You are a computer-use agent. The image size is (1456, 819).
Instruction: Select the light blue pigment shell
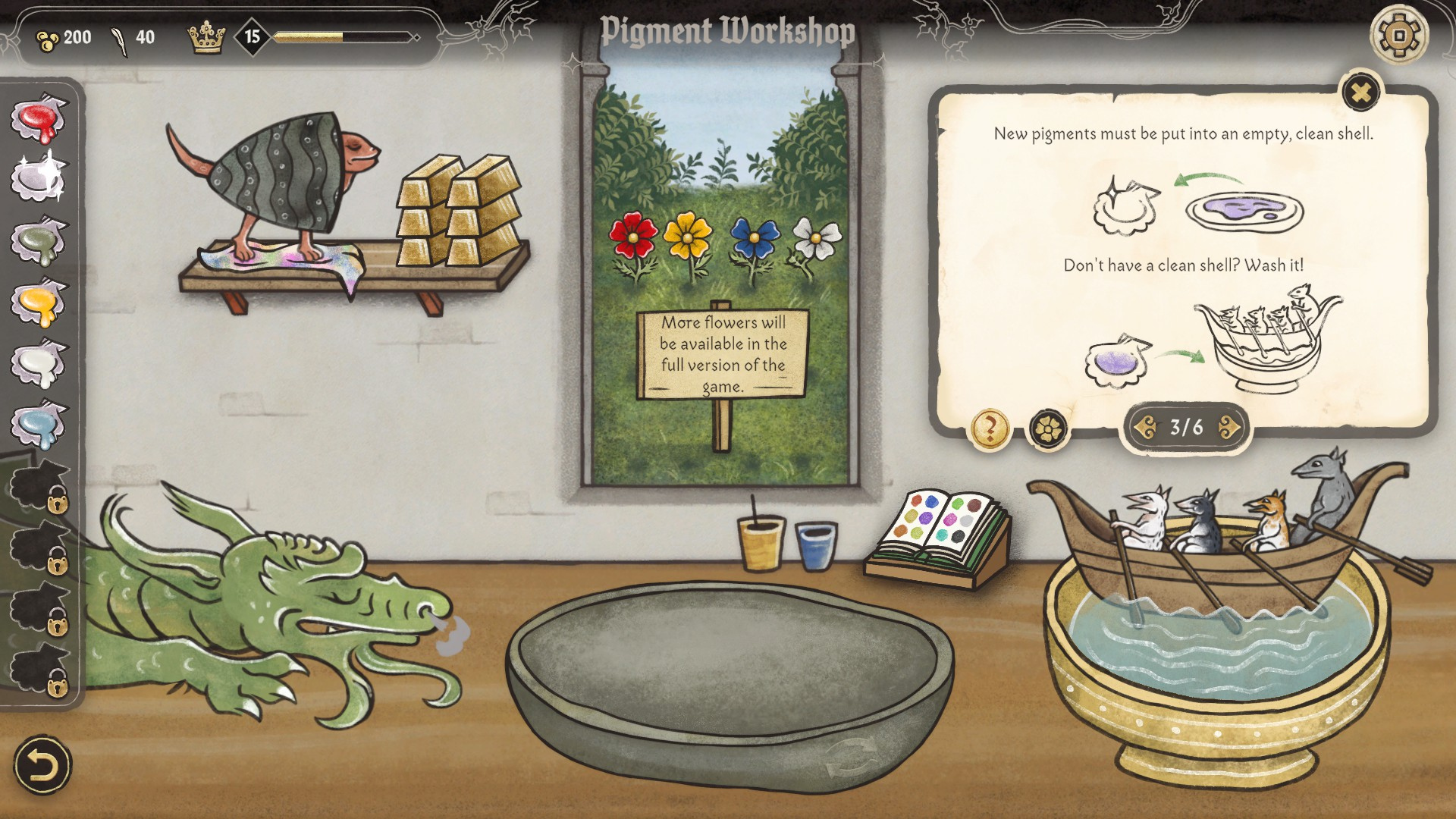click(x=39, y=425)
